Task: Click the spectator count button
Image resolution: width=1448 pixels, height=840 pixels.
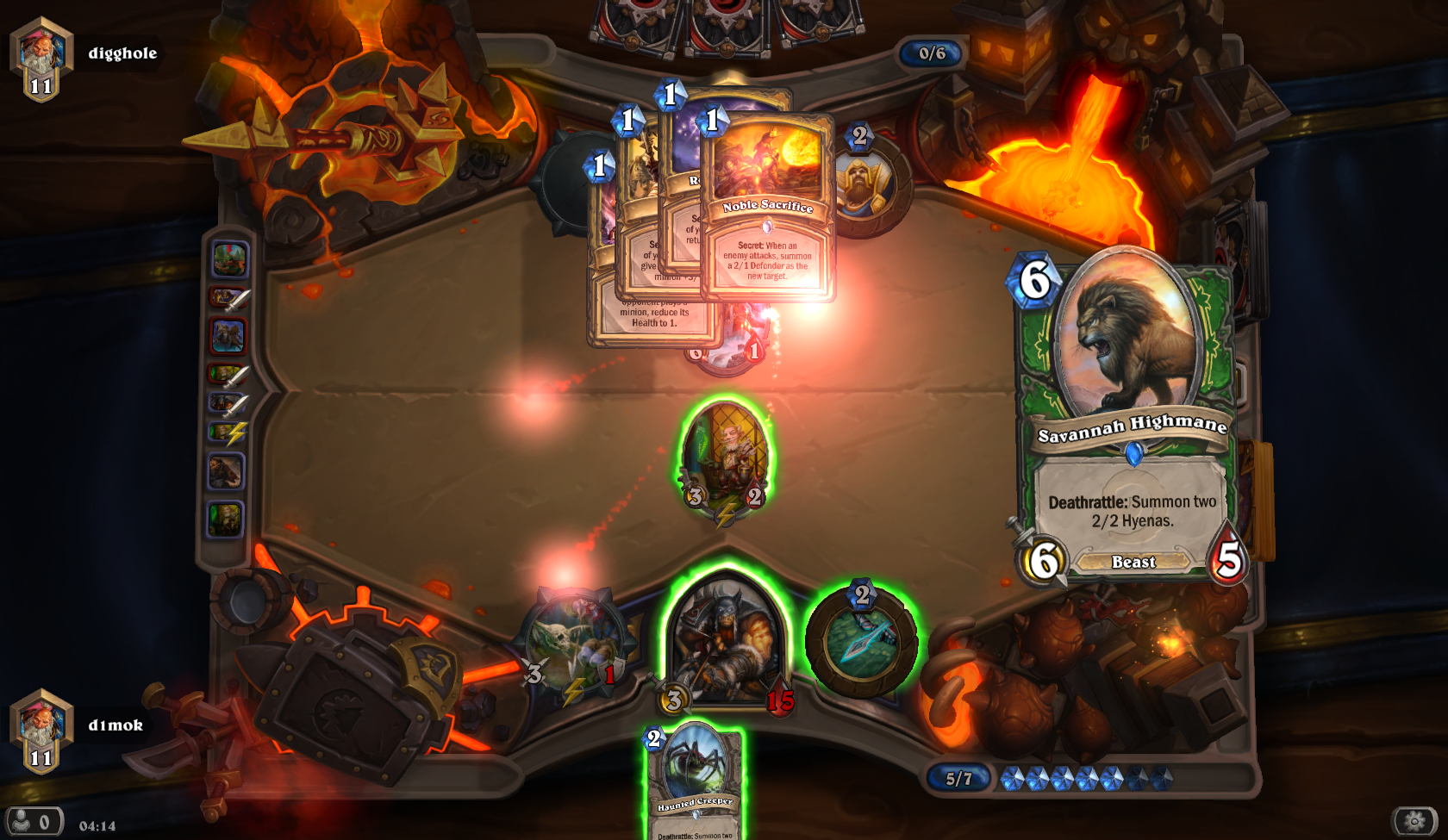Action: (34, 822)
